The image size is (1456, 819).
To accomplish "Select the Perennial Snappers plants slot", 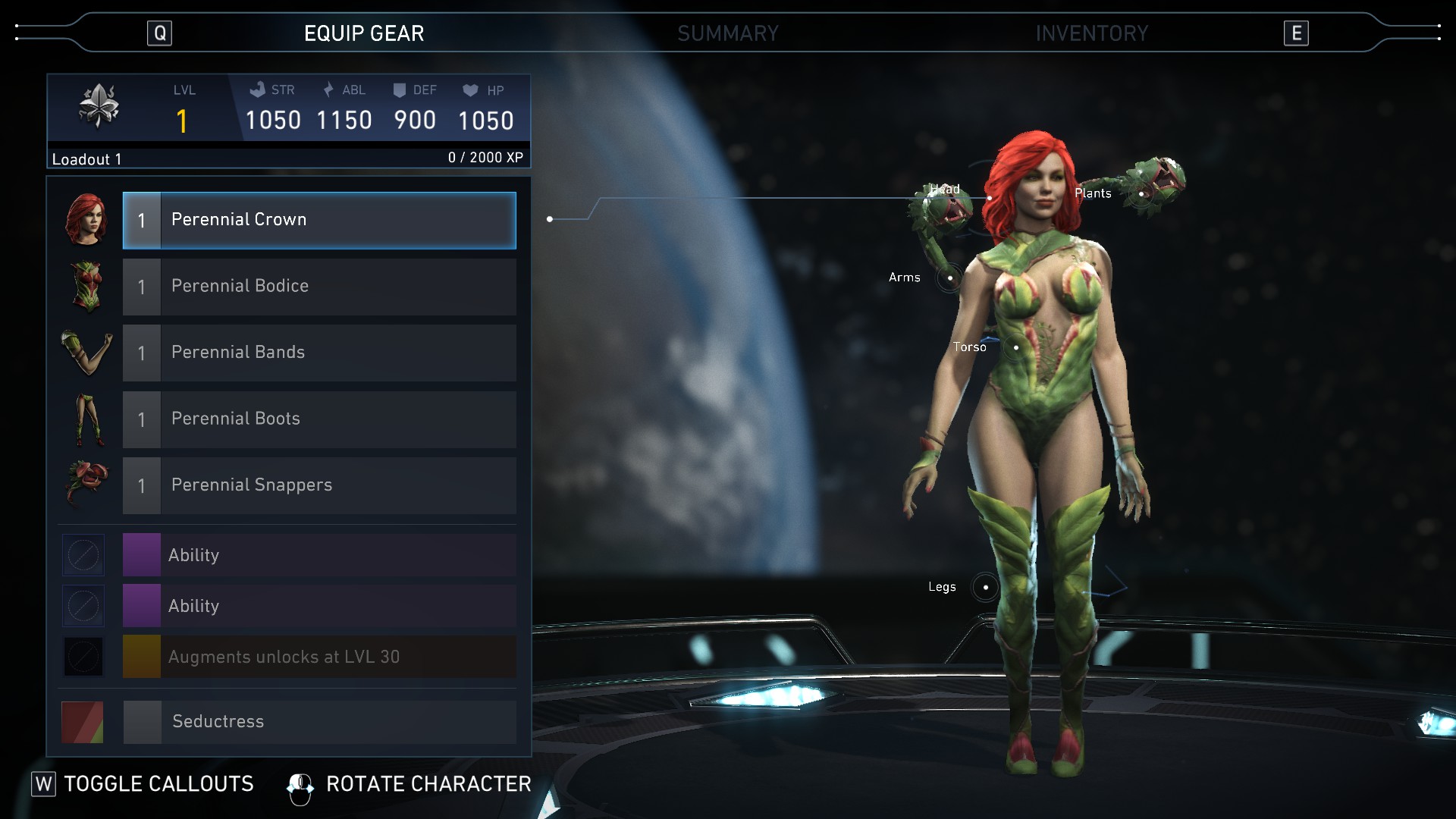I will (x=319, y=486).
